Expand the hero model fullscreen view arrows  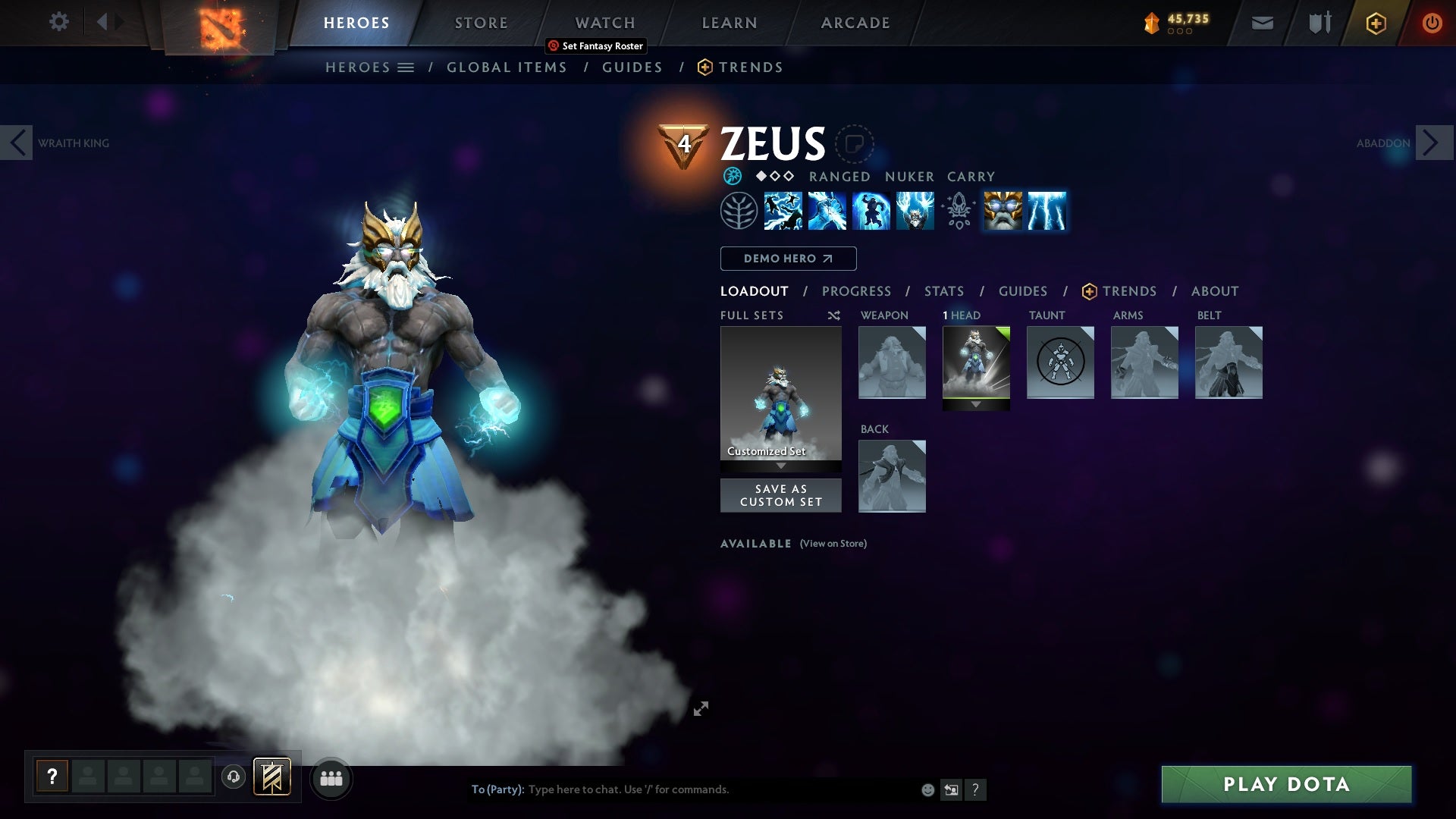tap(701, 708)
